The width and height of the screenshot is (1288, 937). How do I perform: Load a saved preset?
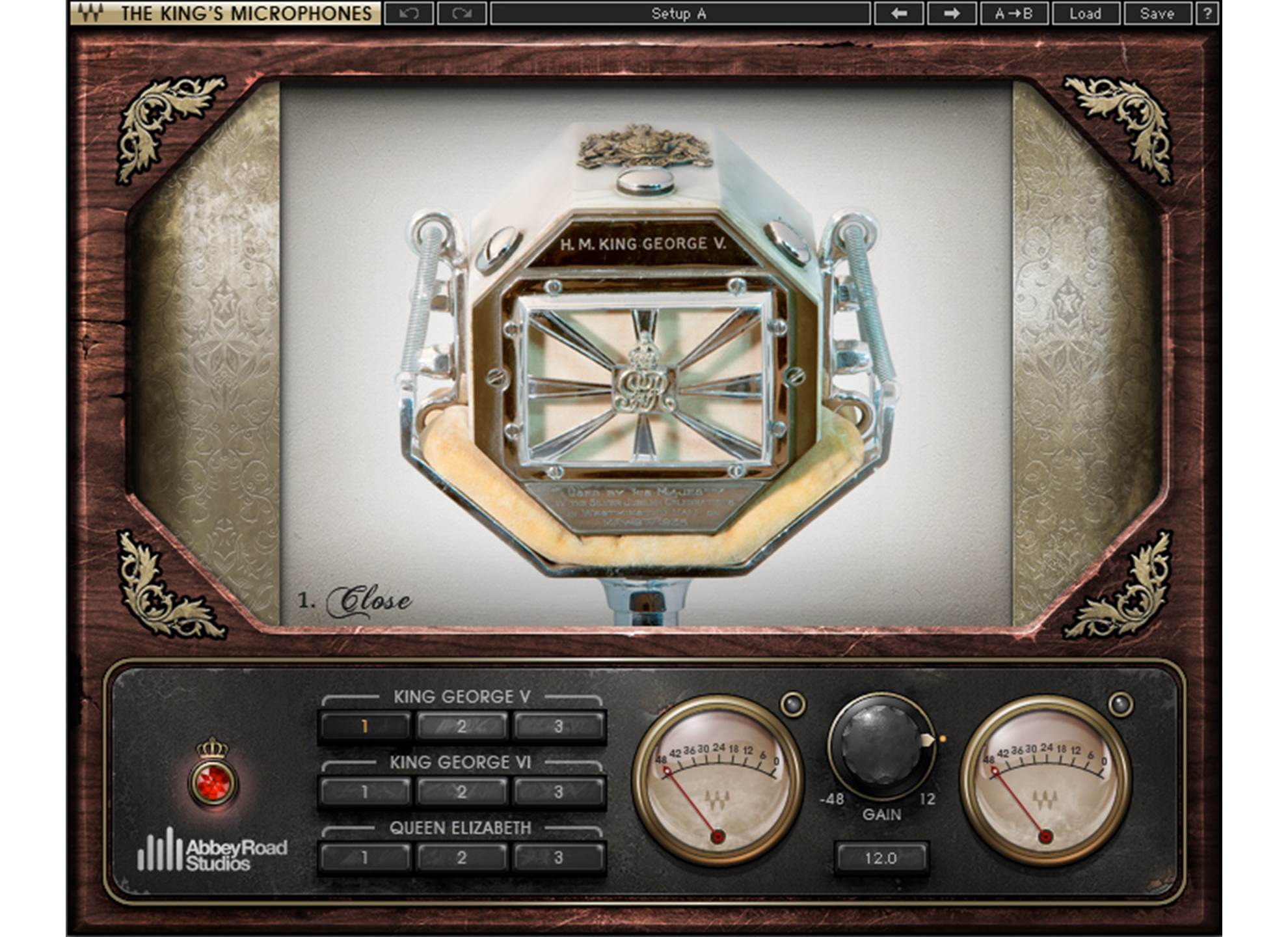[x=1085, y=14]
